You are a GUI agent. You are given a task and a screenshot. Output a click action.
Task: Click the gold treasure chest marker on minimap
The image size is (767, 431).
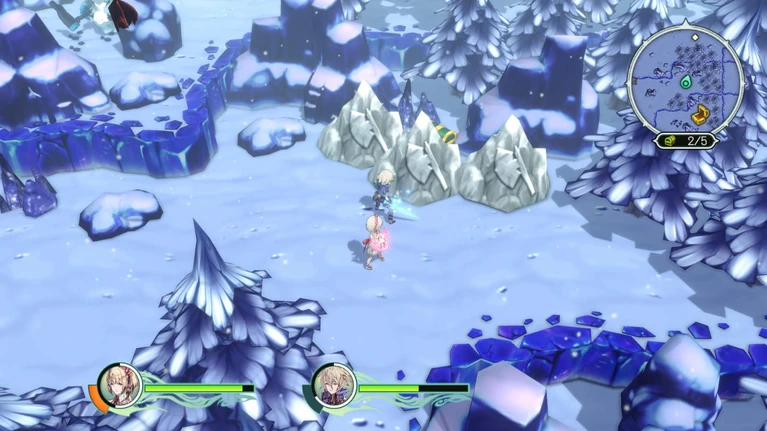(700, 114)
